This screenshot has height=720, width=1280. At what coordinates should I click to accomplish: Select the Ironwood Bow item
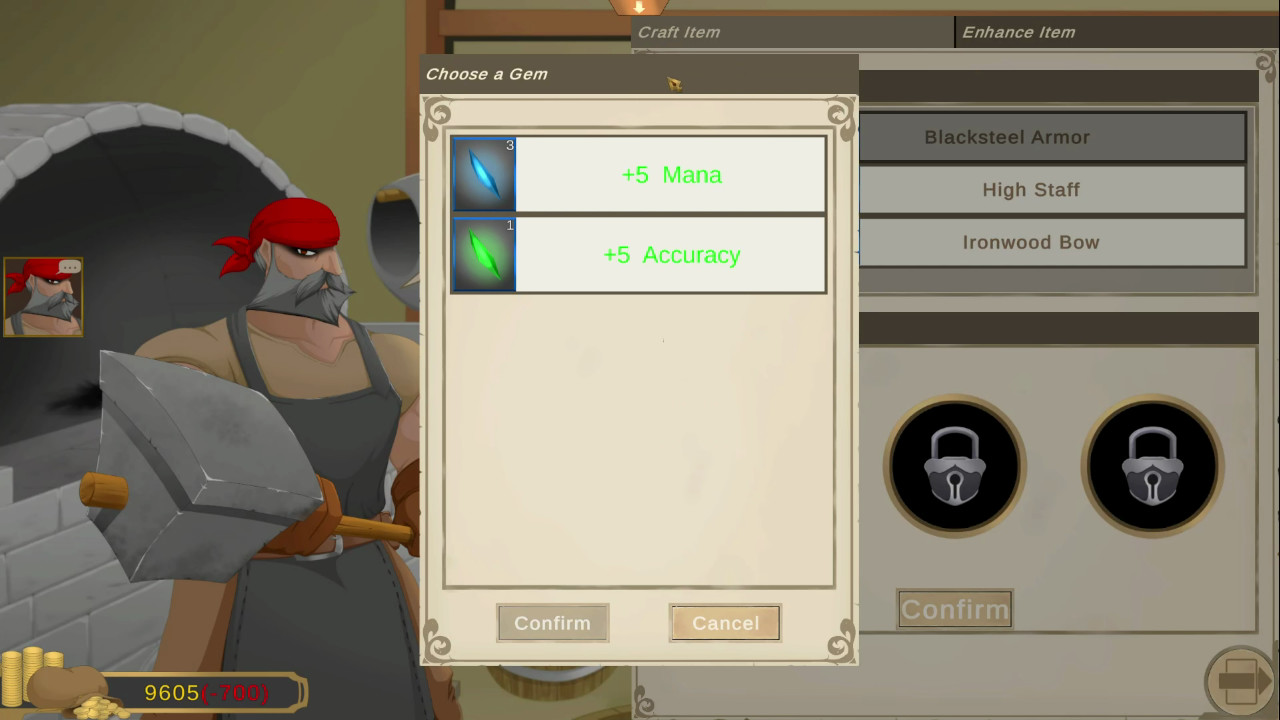click(x=1031, y=242)
